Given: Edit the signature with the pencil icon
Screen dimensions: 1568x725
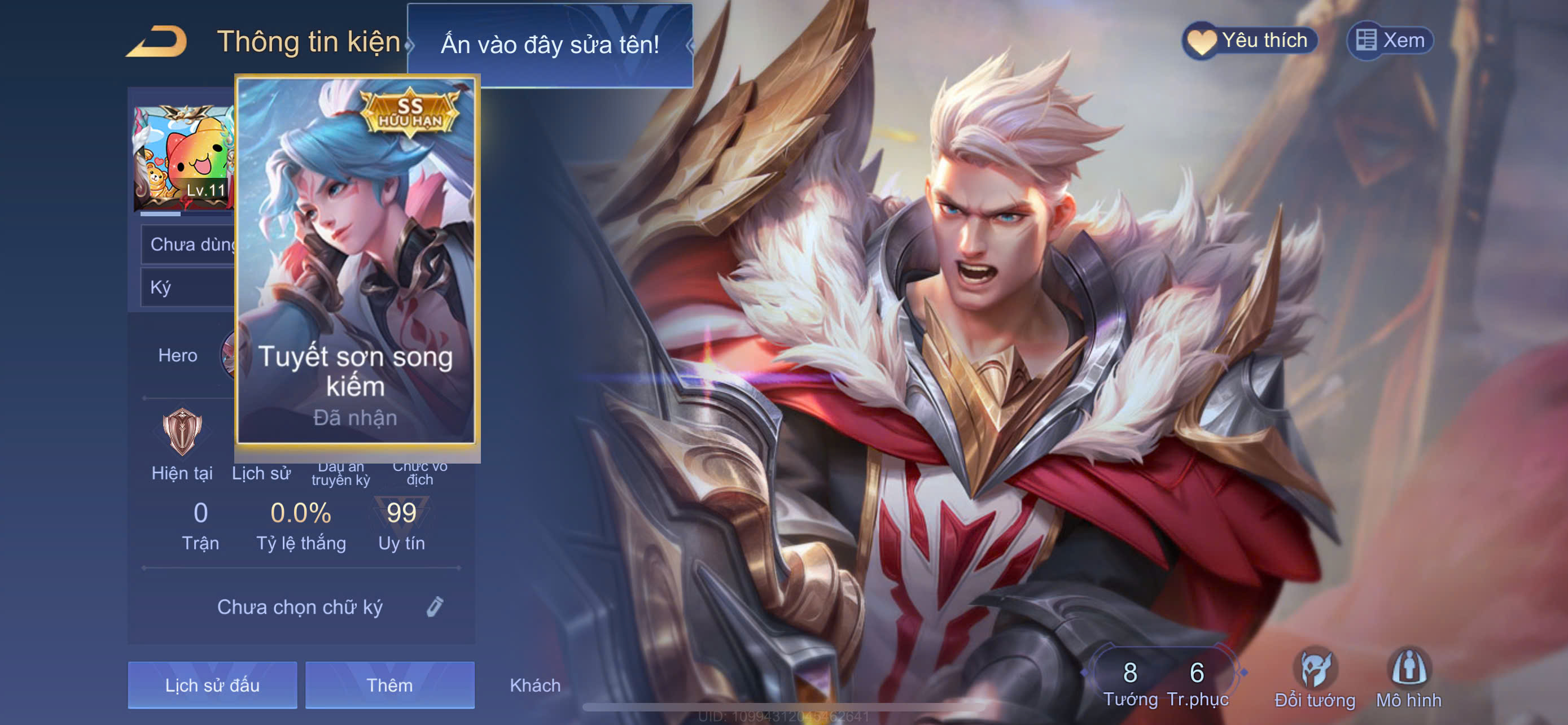Looking at the screenshot, I should tap(435, 606).
